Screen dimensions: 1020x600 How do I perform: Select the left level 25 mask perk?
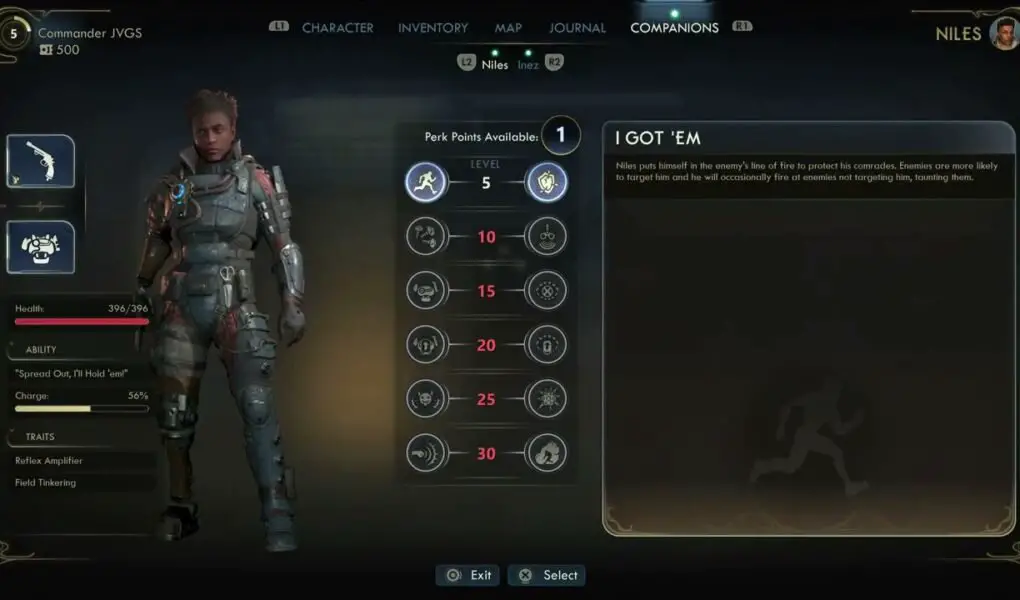425,399
